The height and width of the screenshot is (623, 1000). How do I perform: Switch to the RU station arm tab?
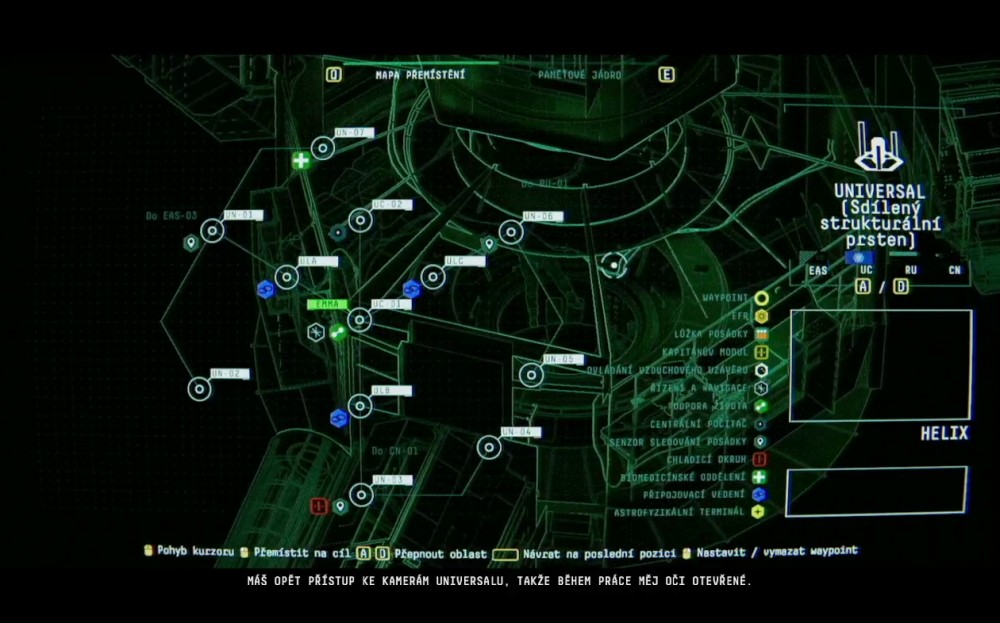(910, 270)
